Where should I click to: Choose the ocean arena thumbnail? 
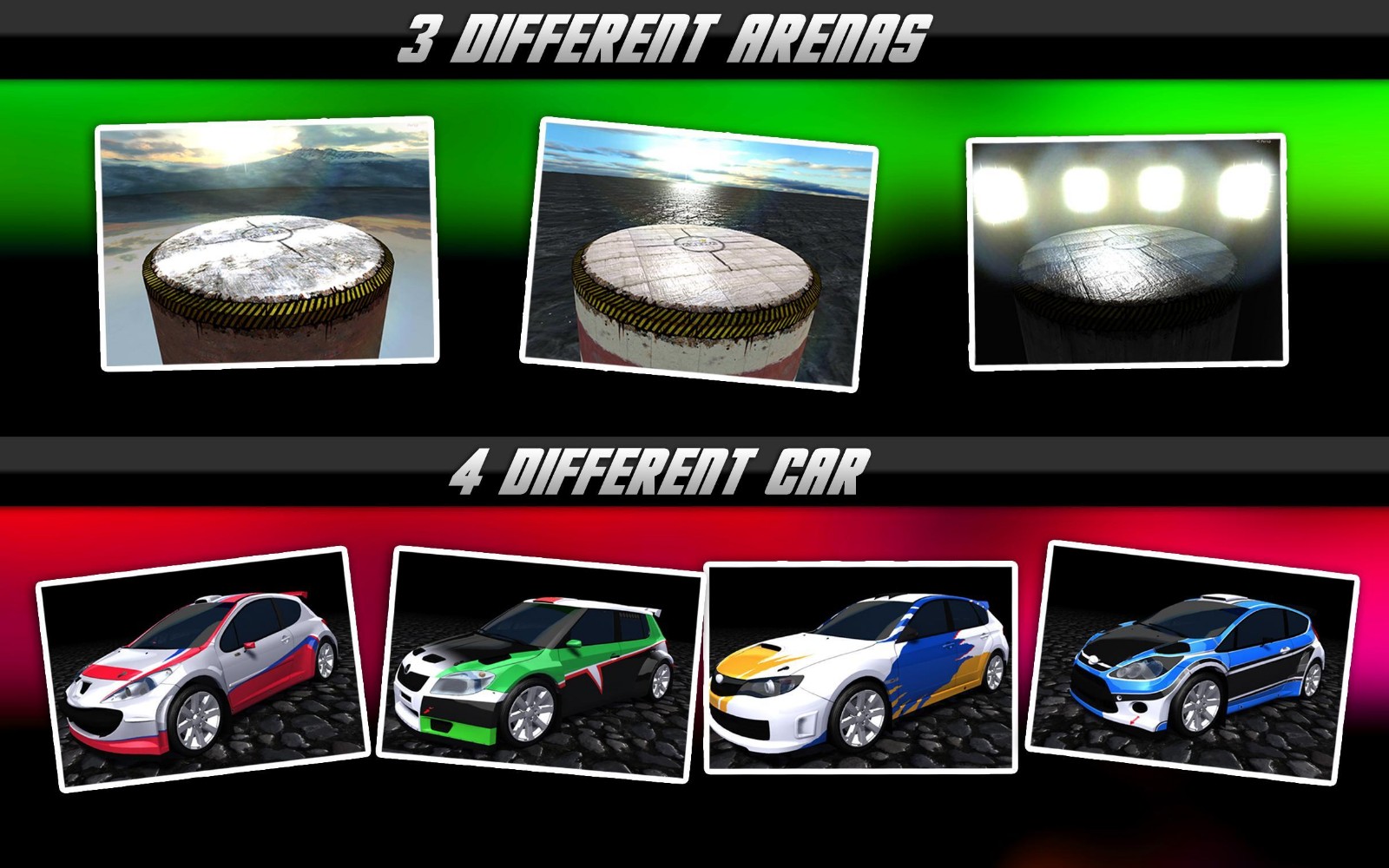click(x=699, y=253)
